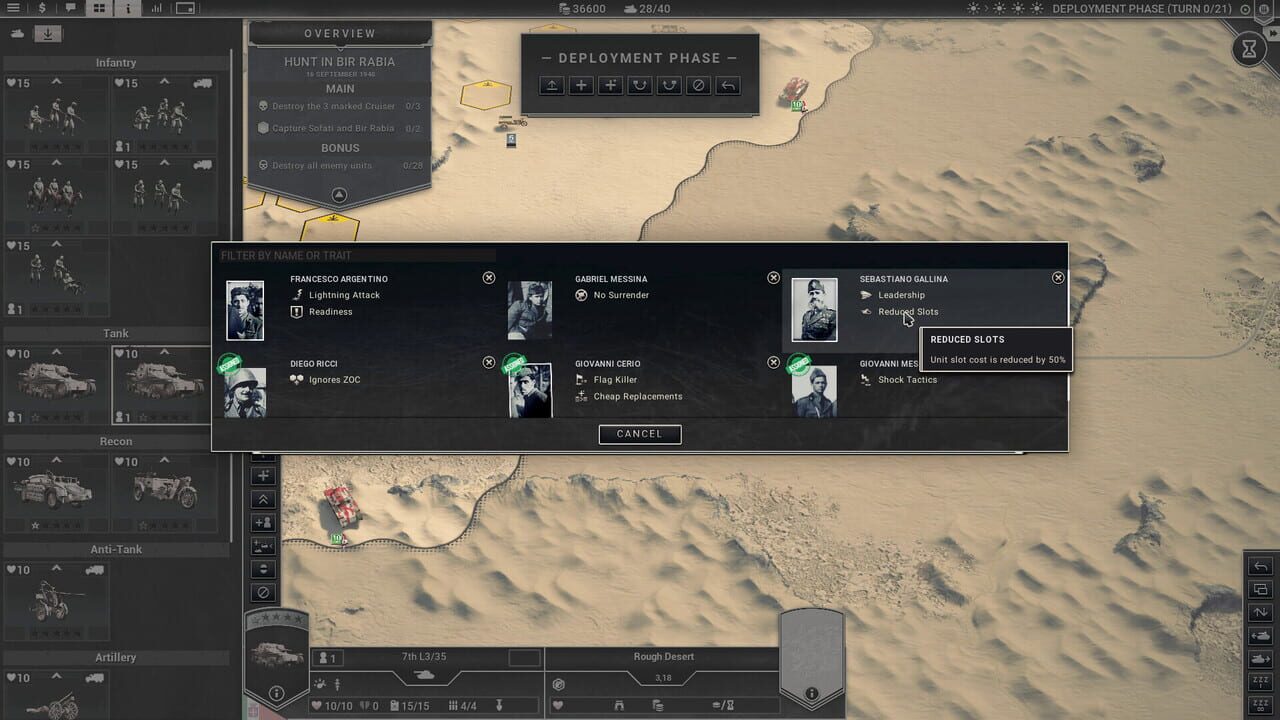Click the double chevron icon on the left map toolbar

[263, 499]
